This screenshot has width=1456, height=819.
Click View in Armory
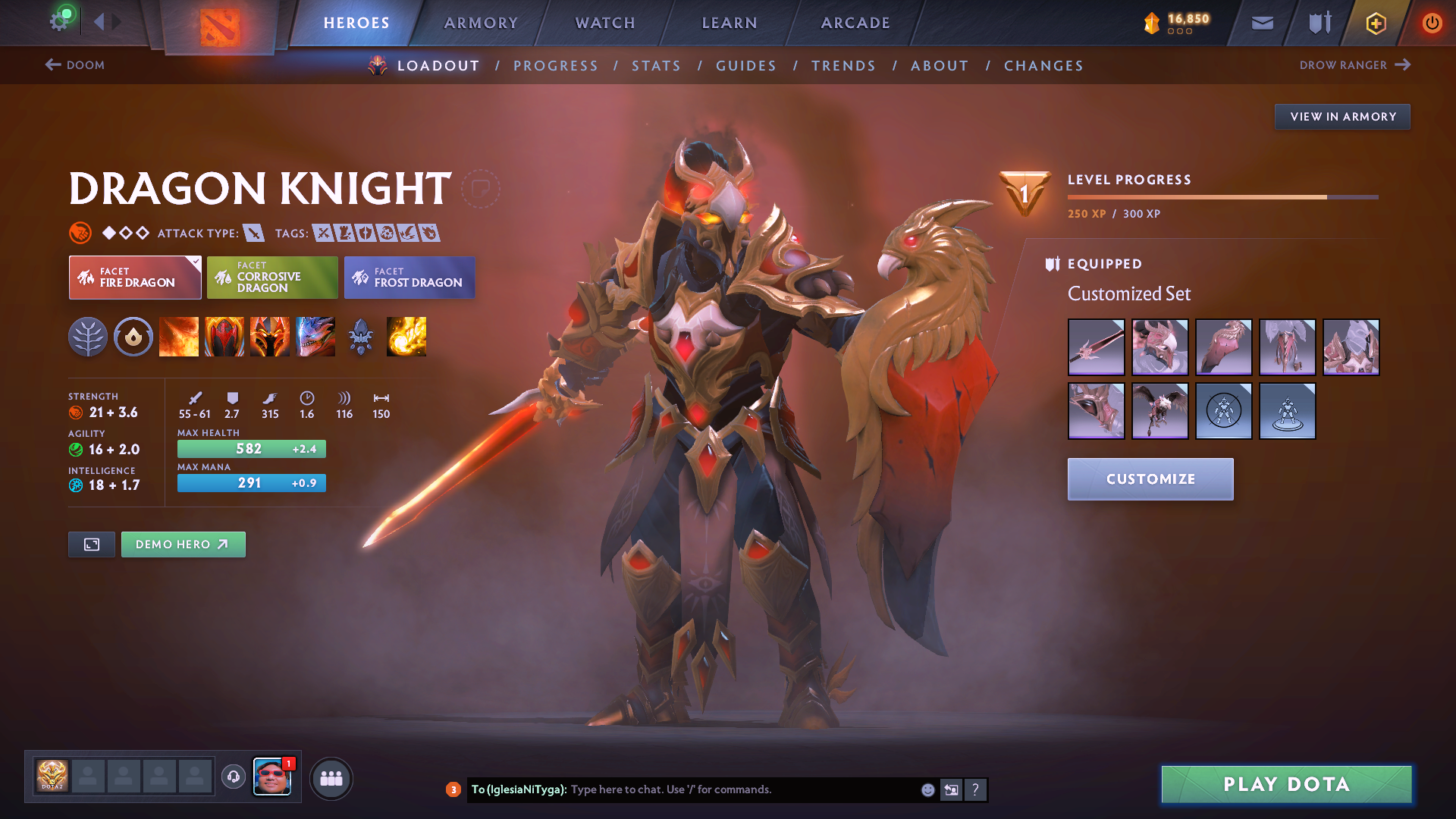1342,117
